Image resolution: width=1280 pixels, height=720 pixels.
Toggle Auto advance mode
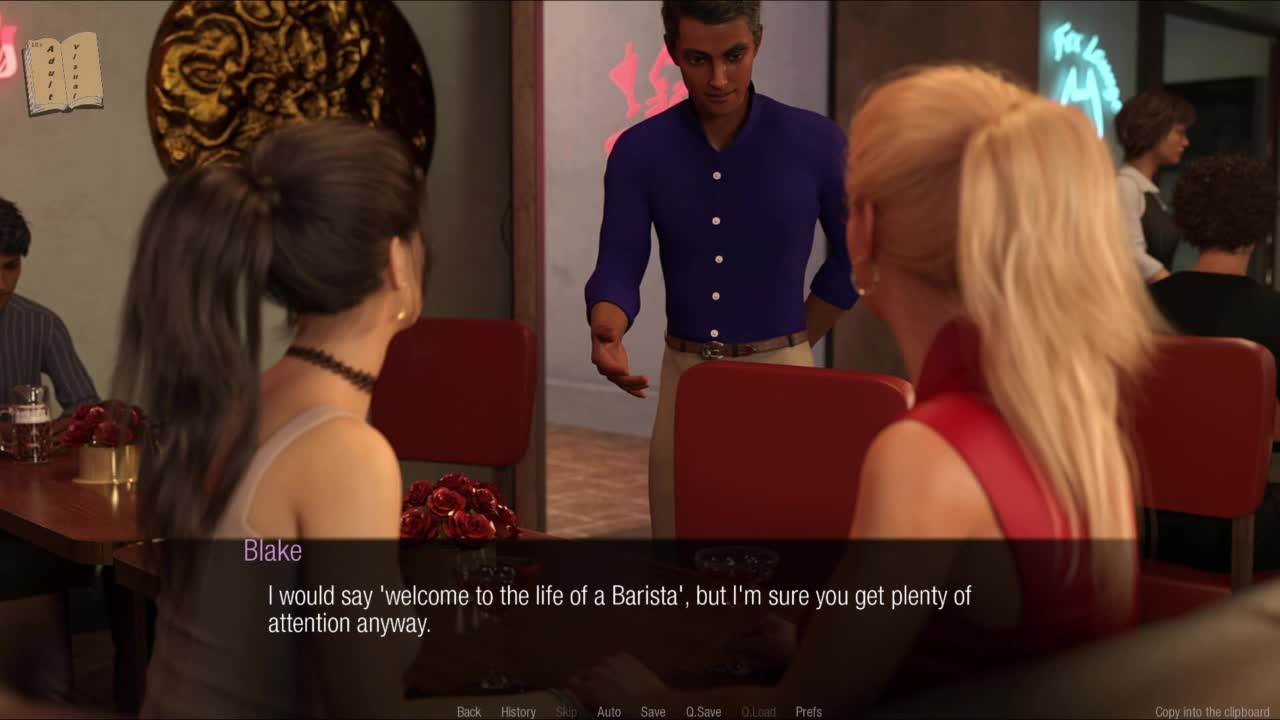pyautogui.click(x=609, y=712)
